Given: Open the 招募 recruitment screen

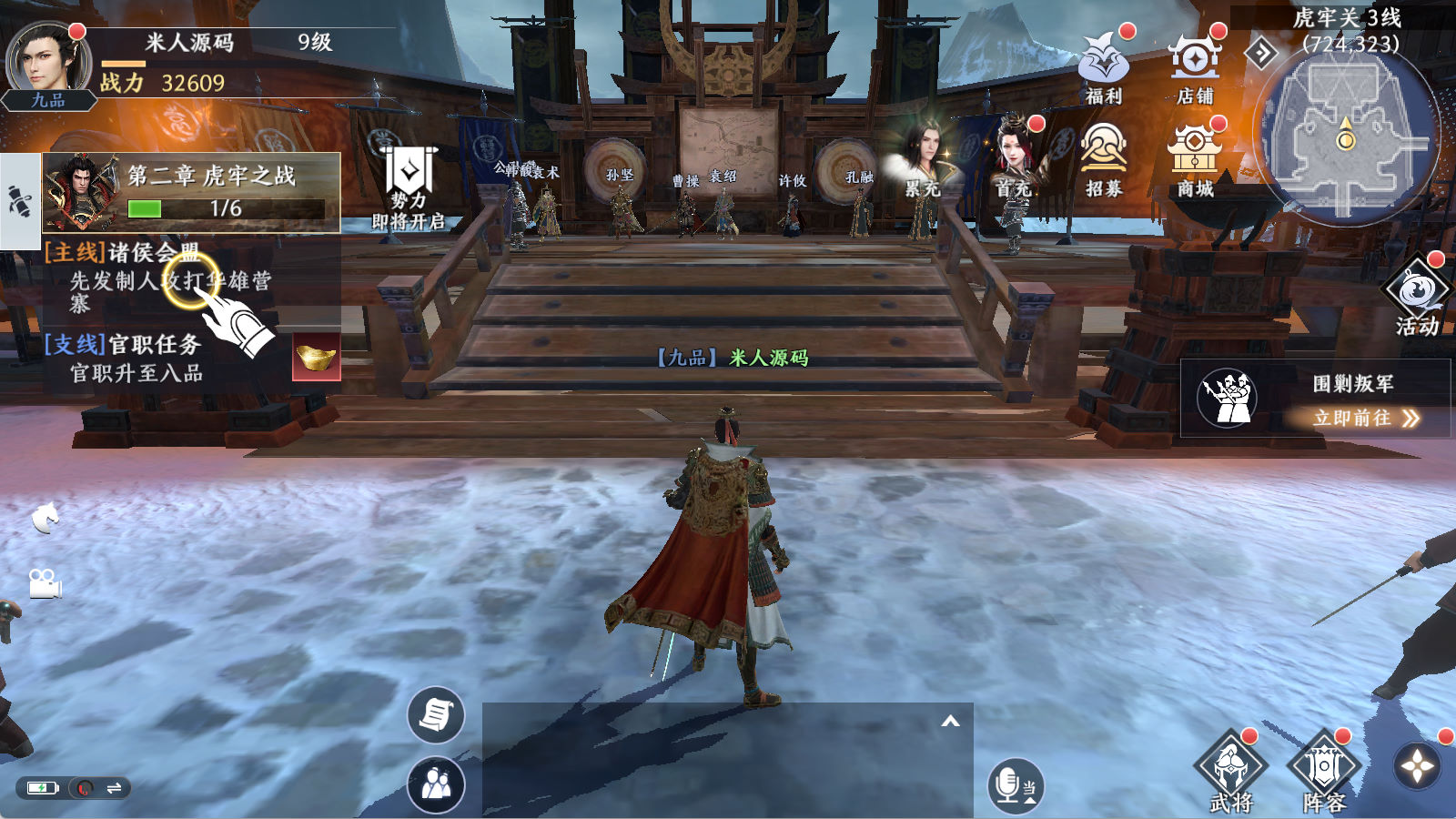Looking at the screenshot, I should tap(1103, 159).
